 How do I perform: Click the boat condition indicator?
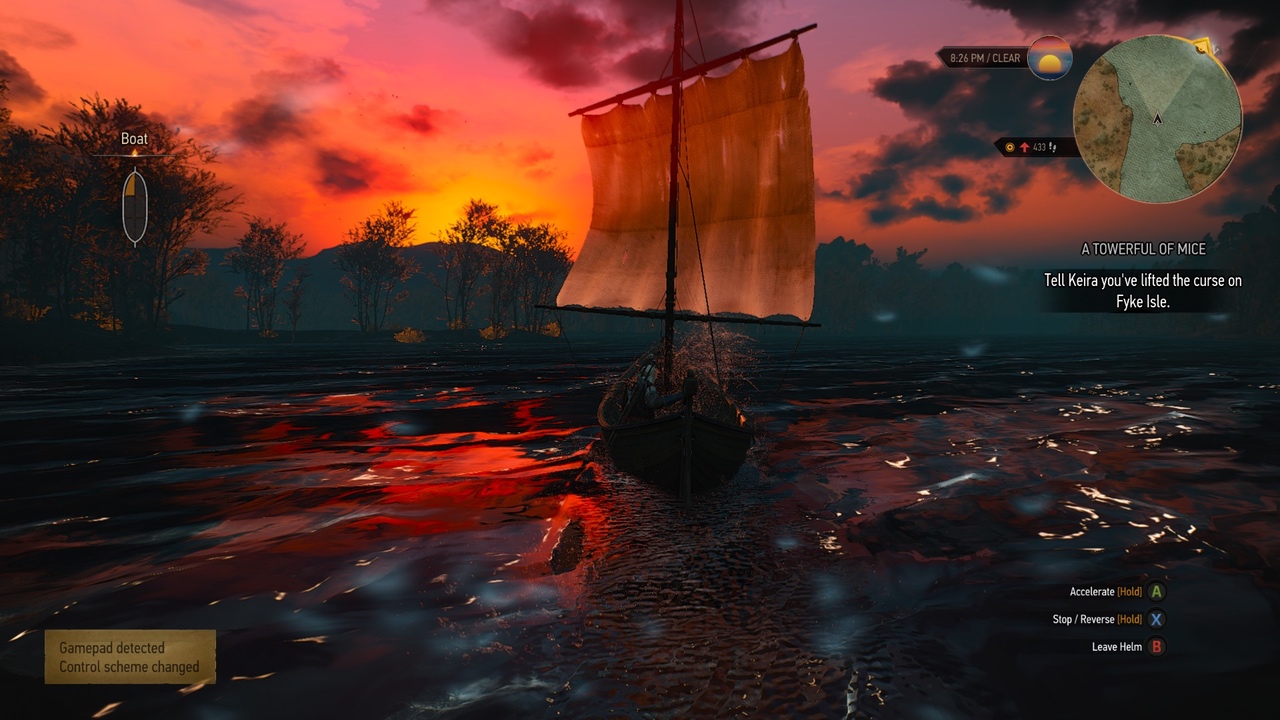click(134, 207)
